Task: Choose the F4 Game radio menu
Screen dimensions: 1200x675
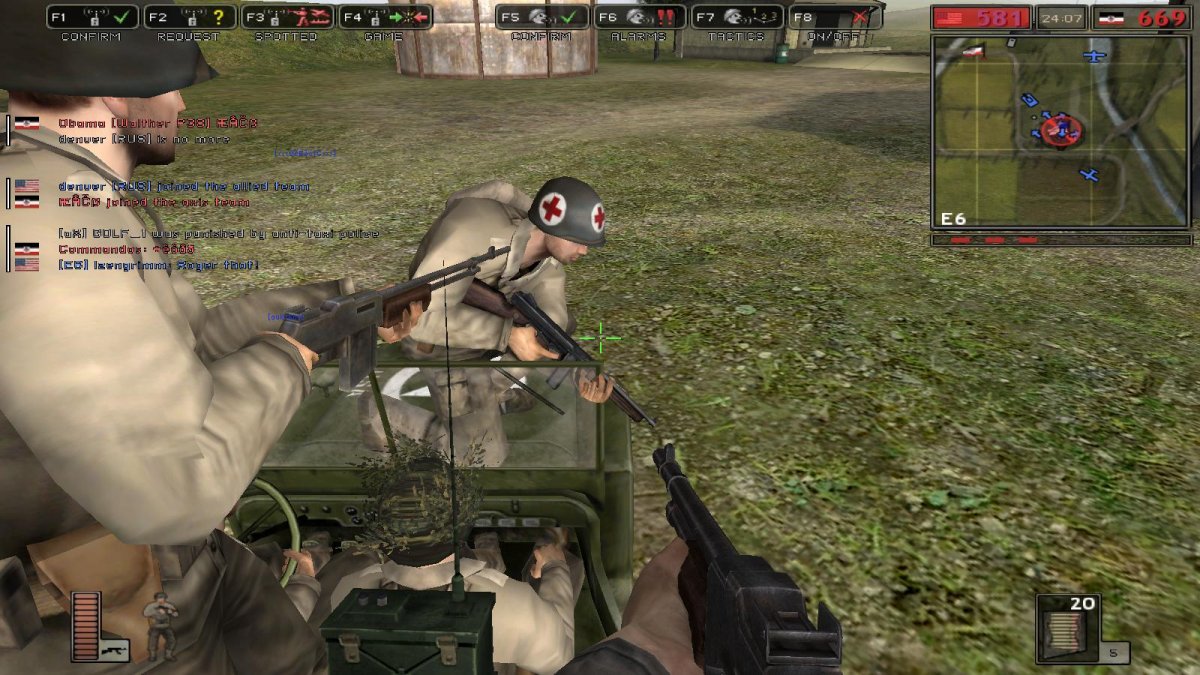Action: click(385, 17)
